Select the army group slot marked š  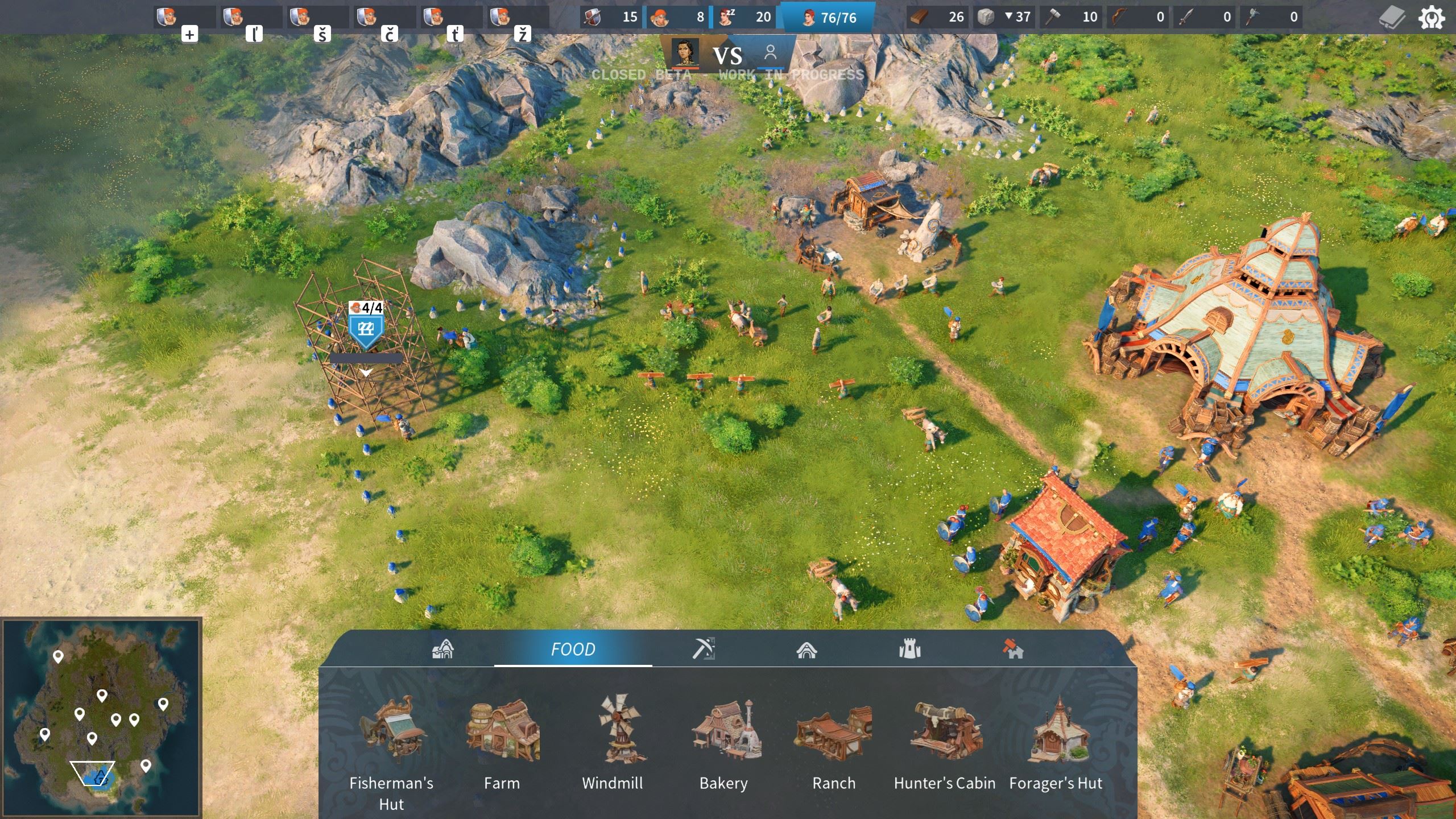pos(317,18)
